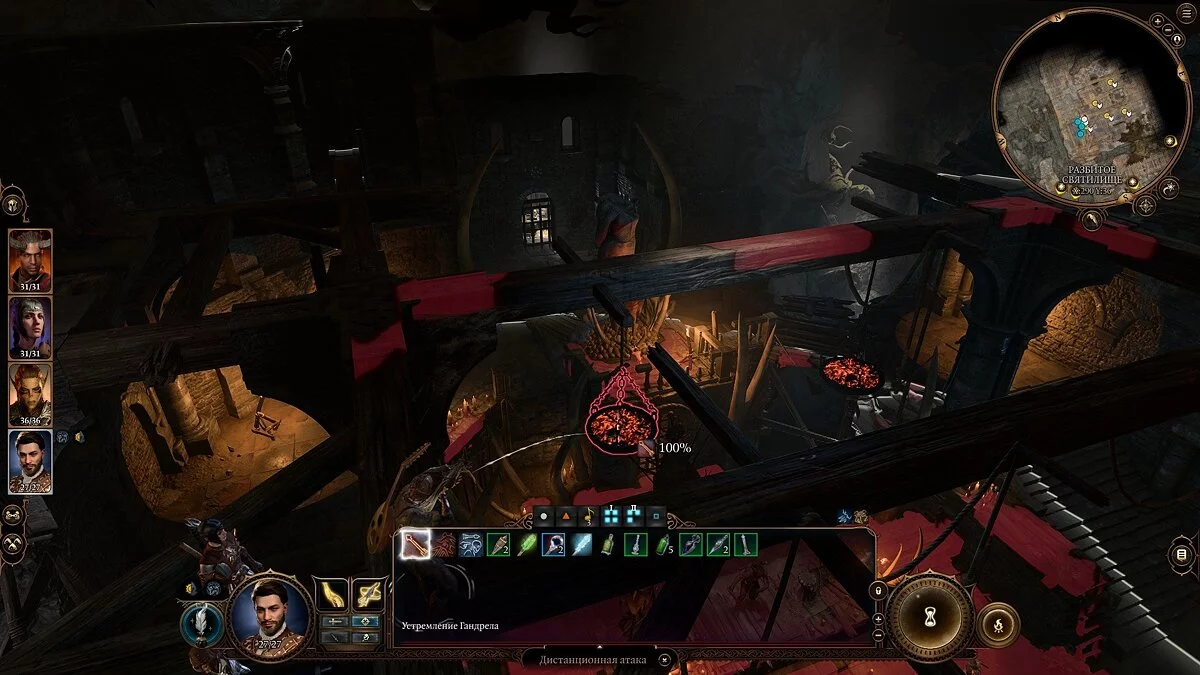This screenshot has width=1200, height=675.
Task: Select the horned tiefling party portrait
Action: point(29,259)
